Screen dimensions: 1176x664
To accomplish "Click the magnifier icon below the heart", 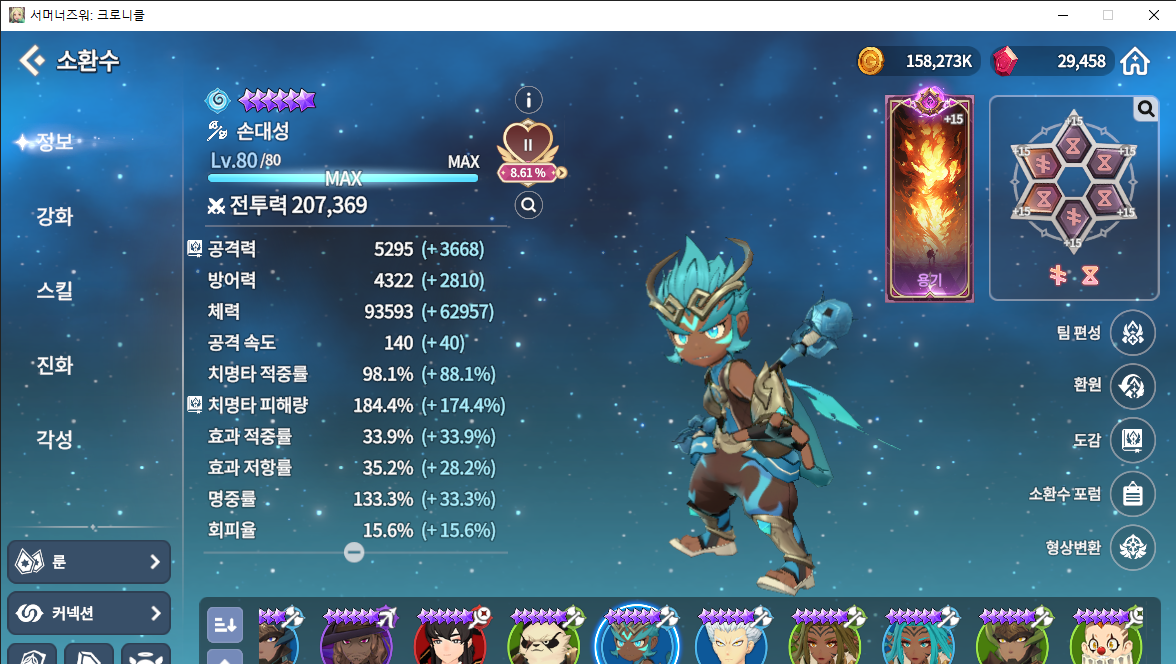I will click(528, 206).
